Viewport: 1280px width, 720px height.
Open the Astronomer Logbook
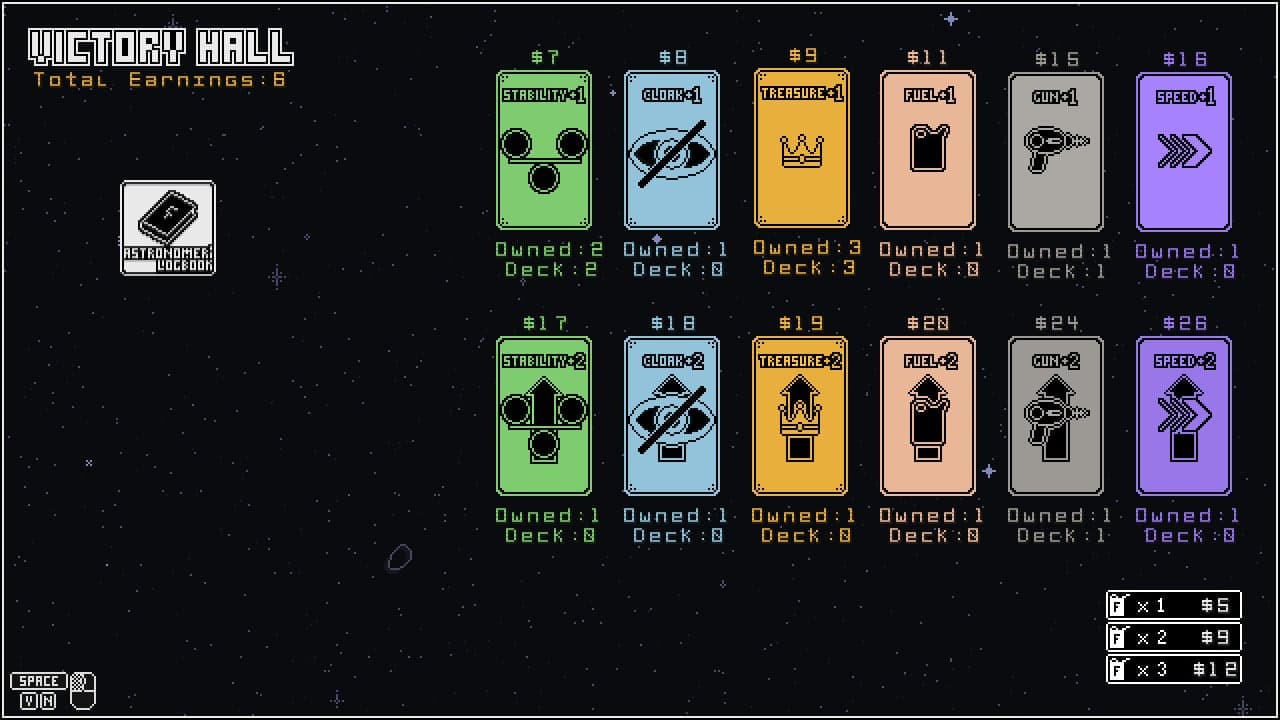coord(168,227)
